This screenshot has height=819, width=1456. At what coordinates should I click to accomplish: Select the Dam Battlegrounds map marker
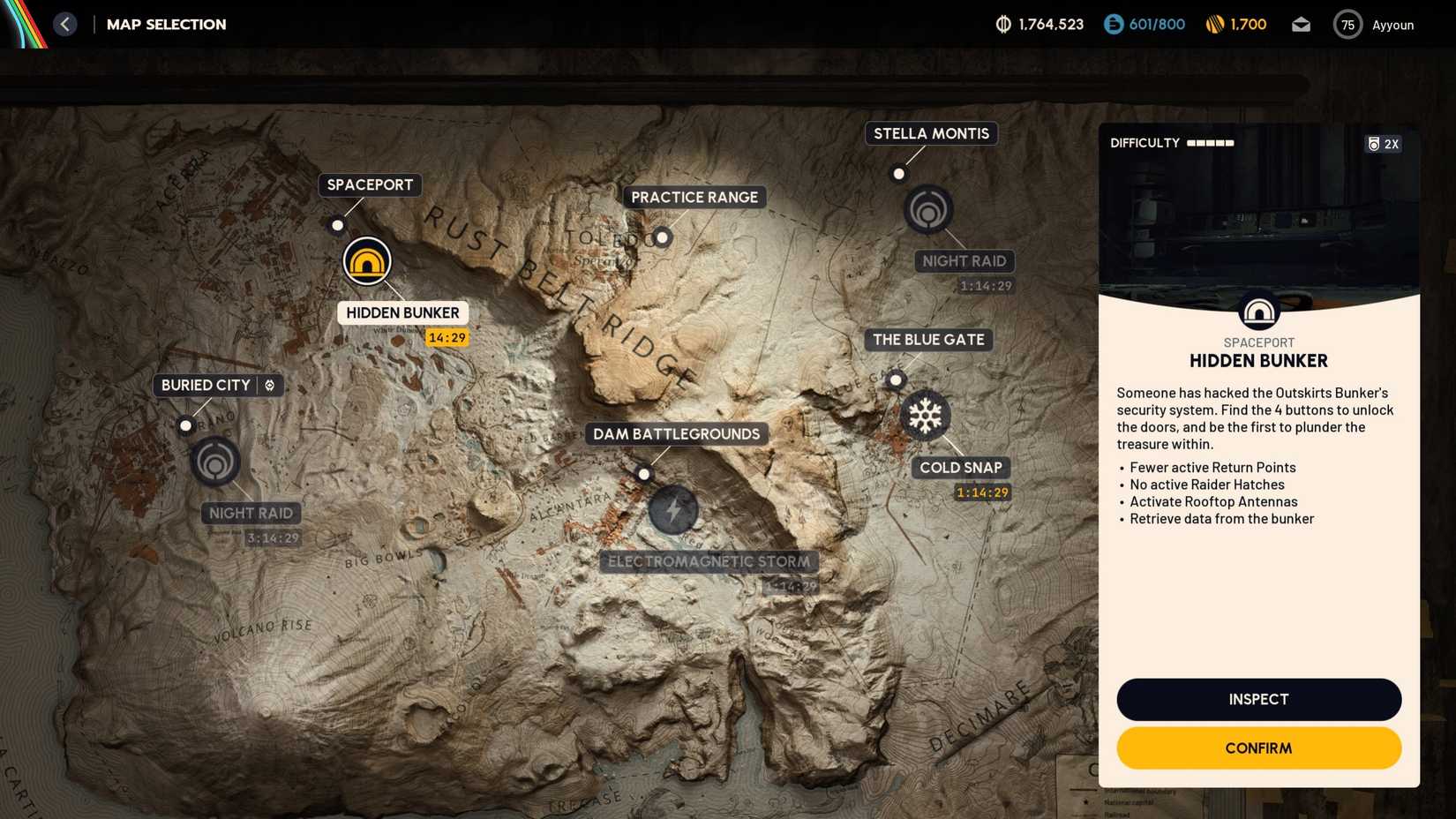point(644,474)
